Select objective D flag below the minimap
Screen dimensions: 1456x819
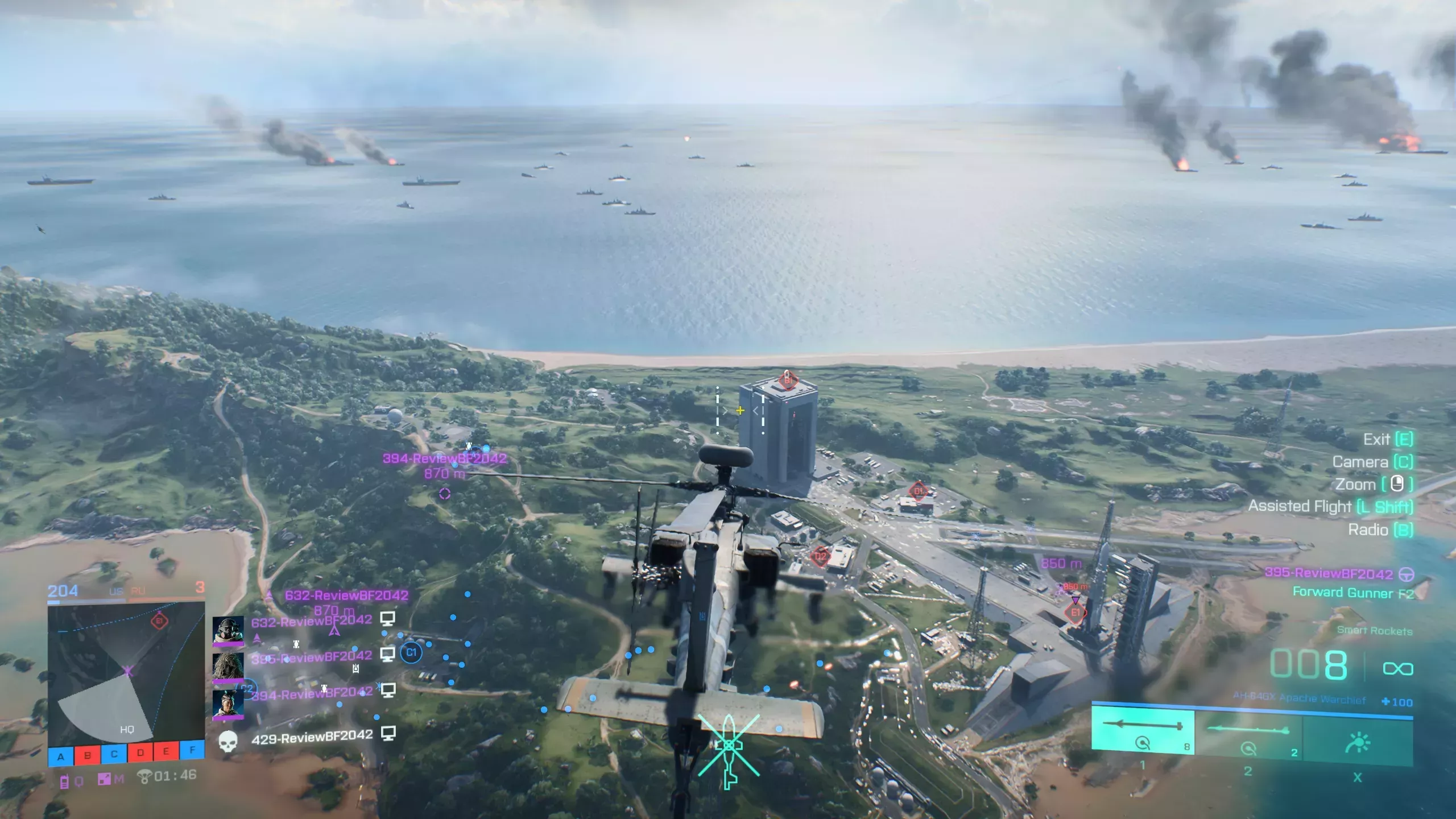point(140,753)
